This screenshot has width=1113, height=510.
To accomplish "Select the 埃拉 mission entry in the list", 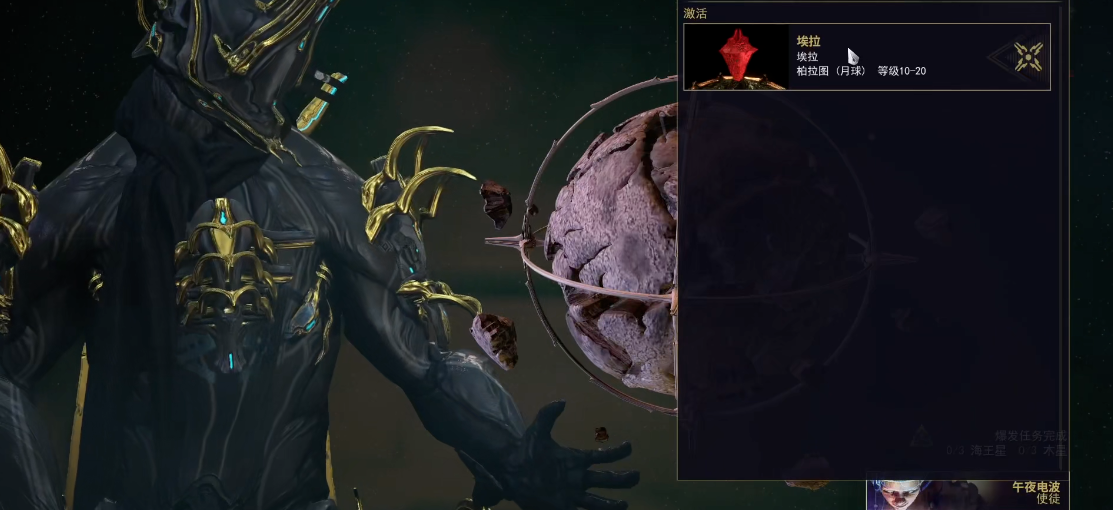I will tap(866, 57).
